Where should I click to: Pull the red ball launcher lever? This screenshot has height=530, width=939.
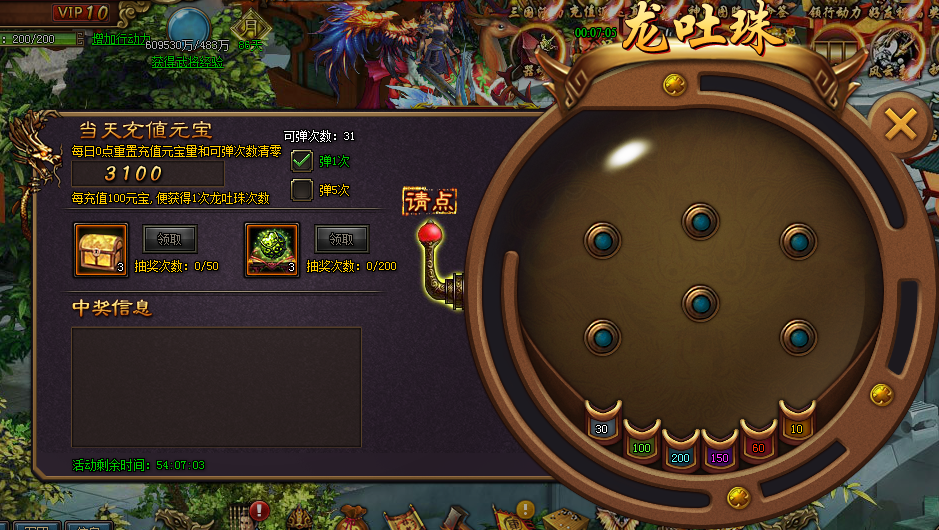(428, 235)
